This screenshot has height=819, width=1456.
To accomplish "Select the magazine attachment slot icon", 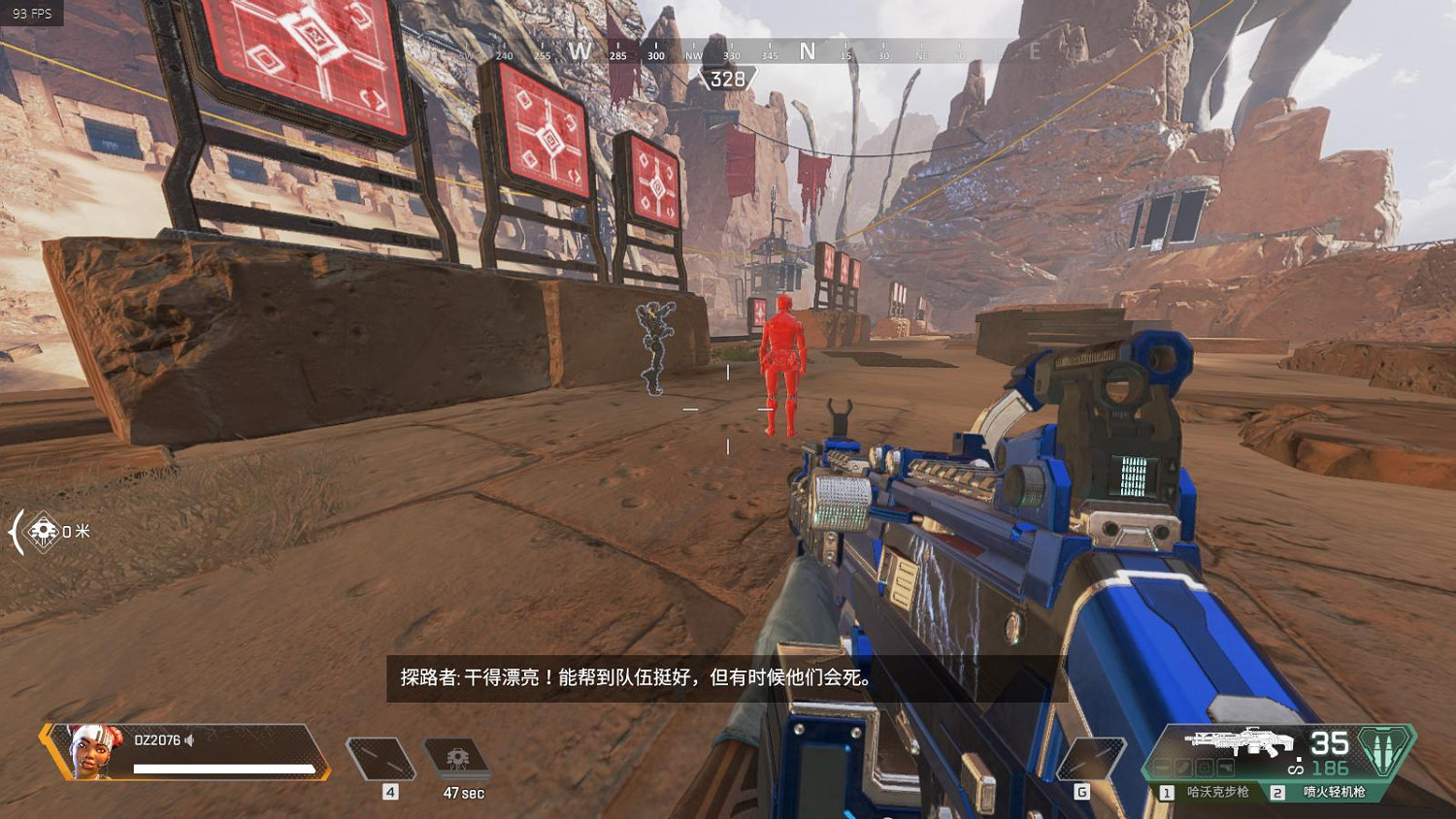I will (1184, 767).
